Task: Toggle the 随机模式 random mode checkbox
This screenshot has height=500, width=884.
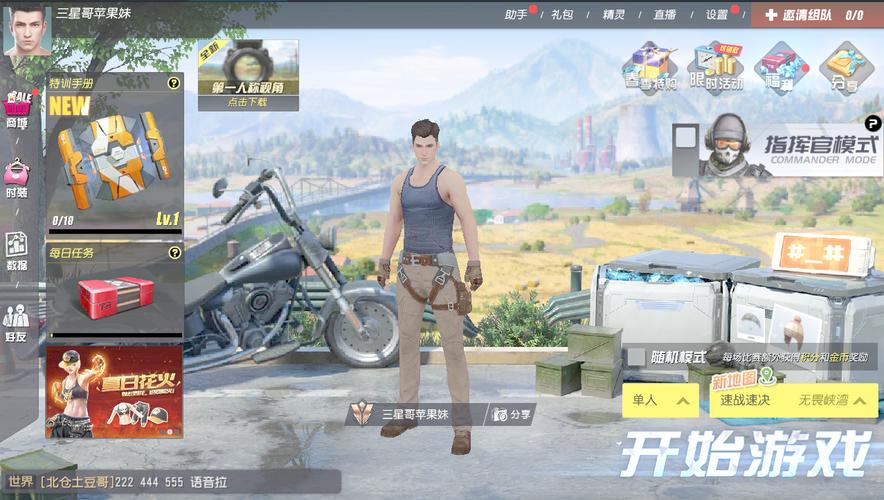Action: coord(635,356)
